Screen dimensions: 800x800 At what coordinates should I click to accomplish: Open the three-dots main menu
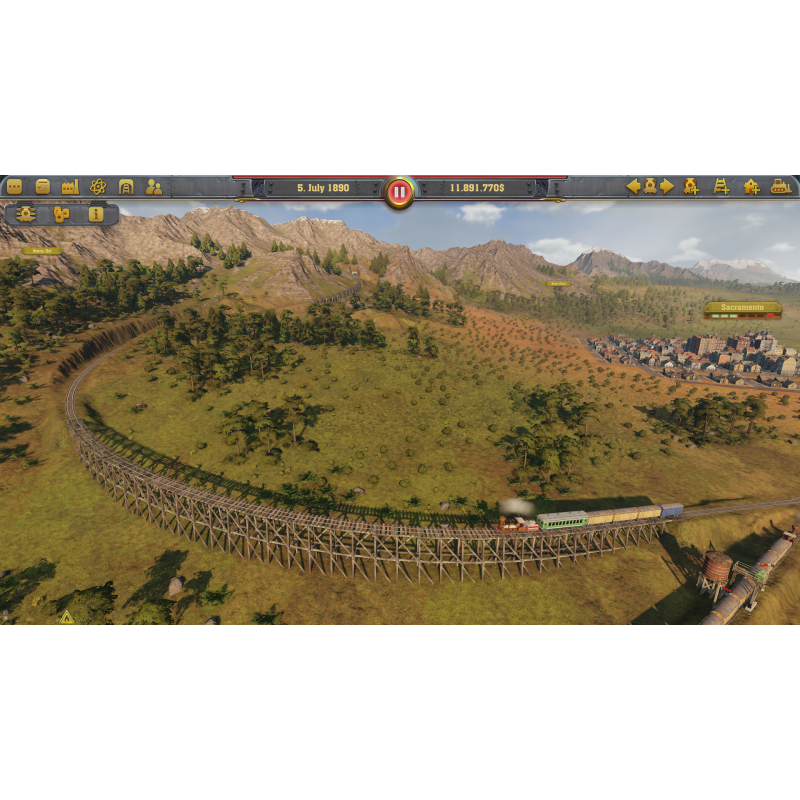click(14, 186)
